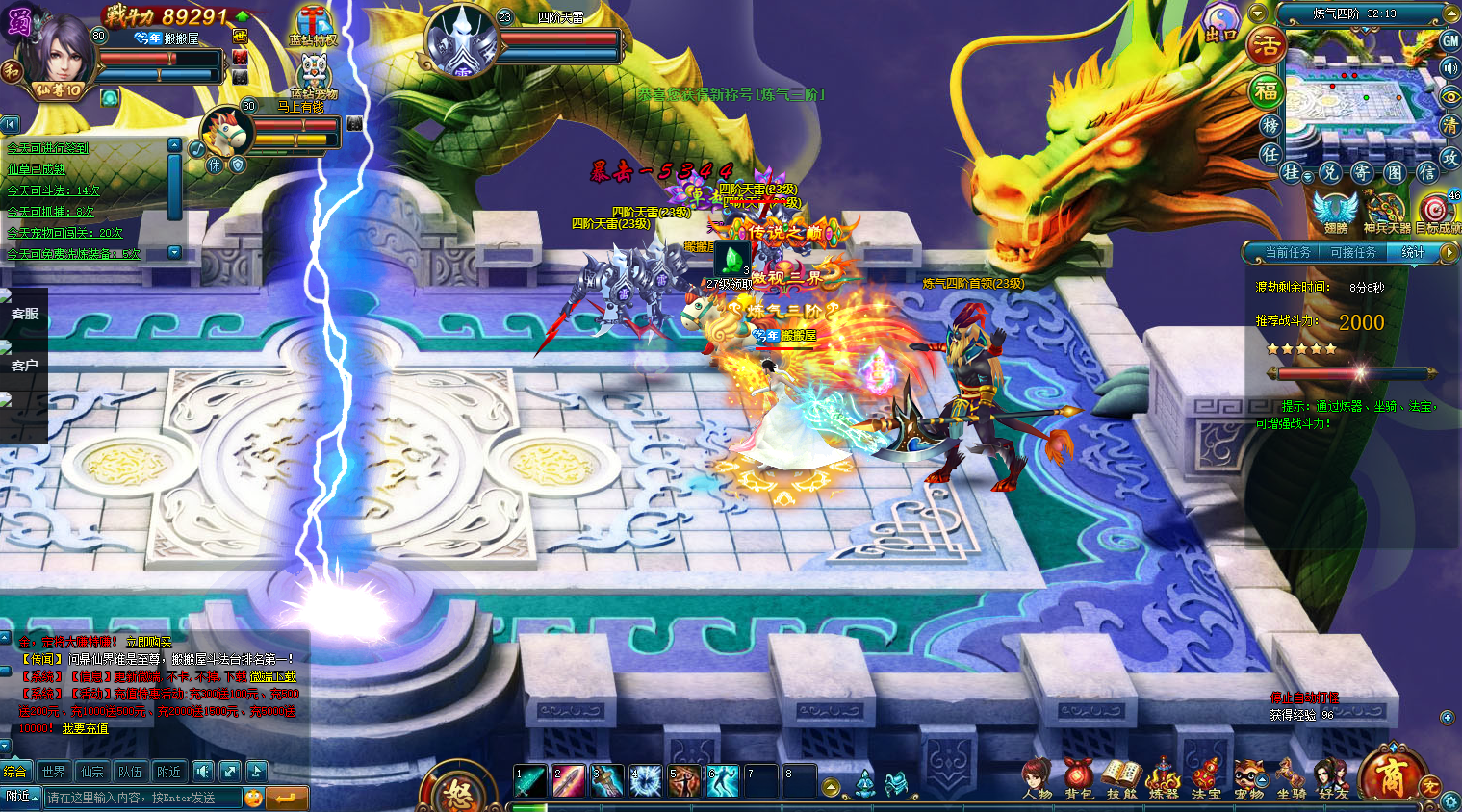Open the 福 welfare button
Viewport: 1462px width, 812px height.
pyautogui.click(x=1266, y=90)
